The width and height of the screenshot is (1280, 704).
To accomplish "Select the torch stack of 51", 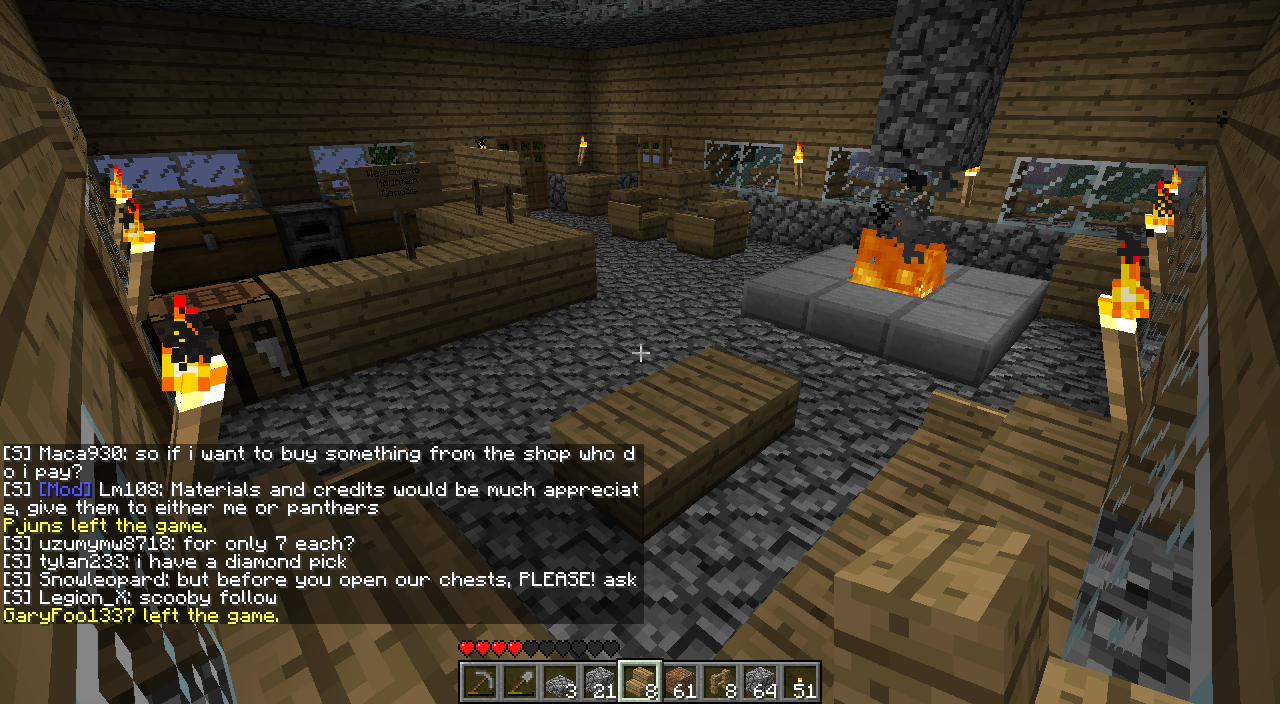I will [800, 682].
